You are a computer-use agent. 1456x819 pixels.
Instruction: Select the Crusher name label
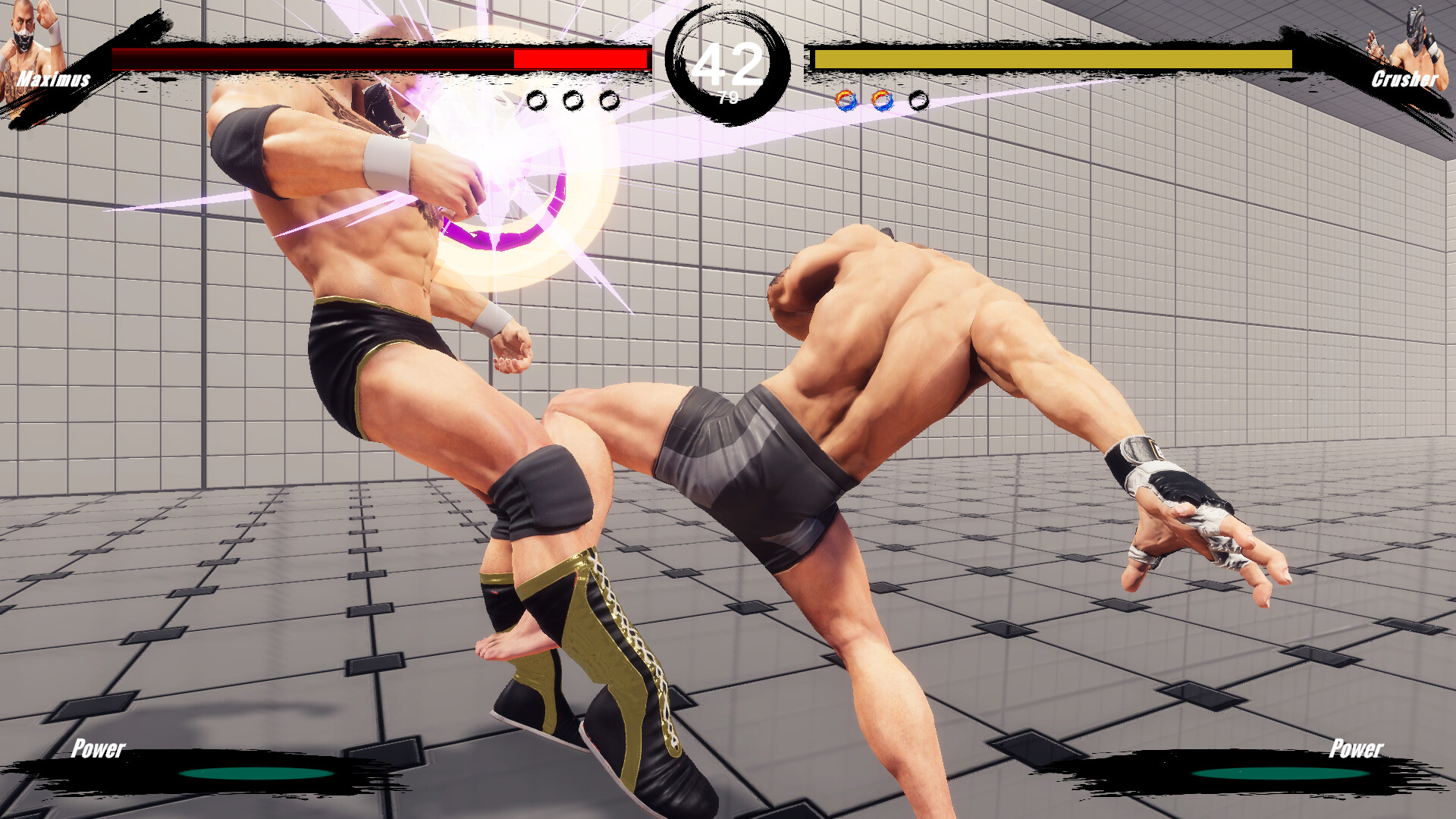click(x=1405, y=79)
